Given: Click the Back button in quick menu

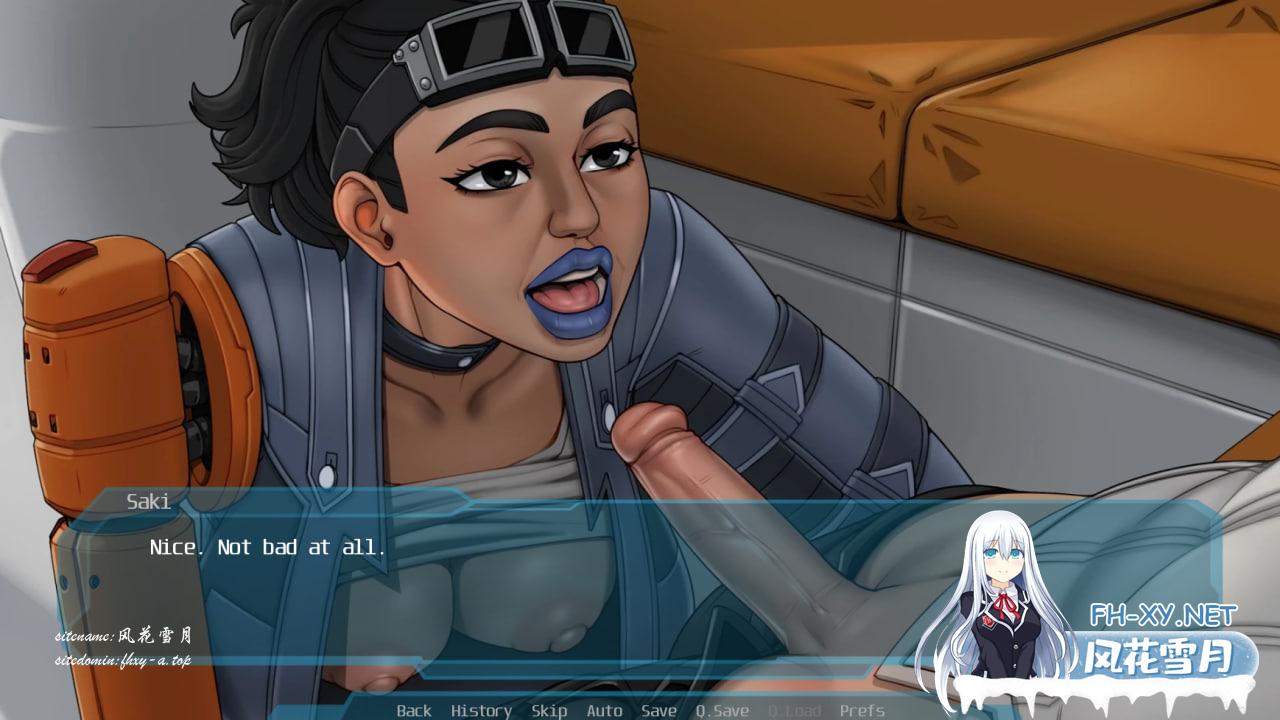Looking at the screenshot, I should (x=414, y=711).
